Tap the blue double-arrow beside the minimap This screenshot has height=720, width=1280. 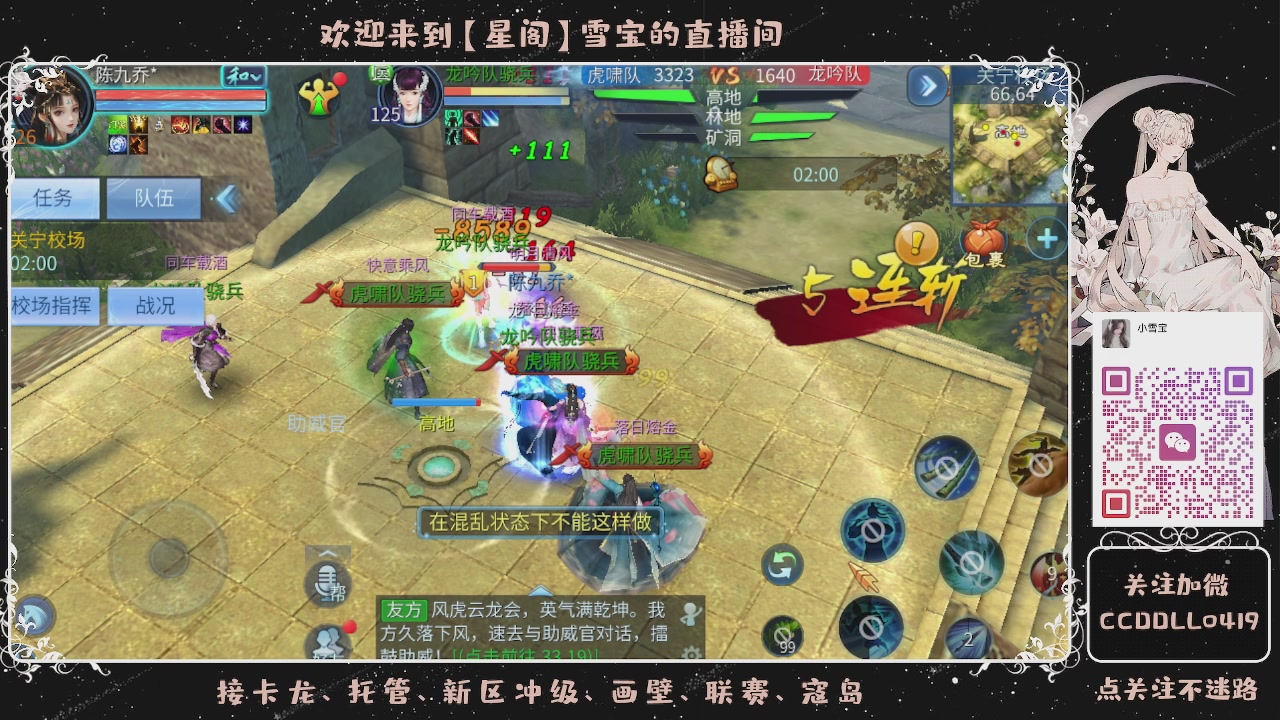pos(925,88)
